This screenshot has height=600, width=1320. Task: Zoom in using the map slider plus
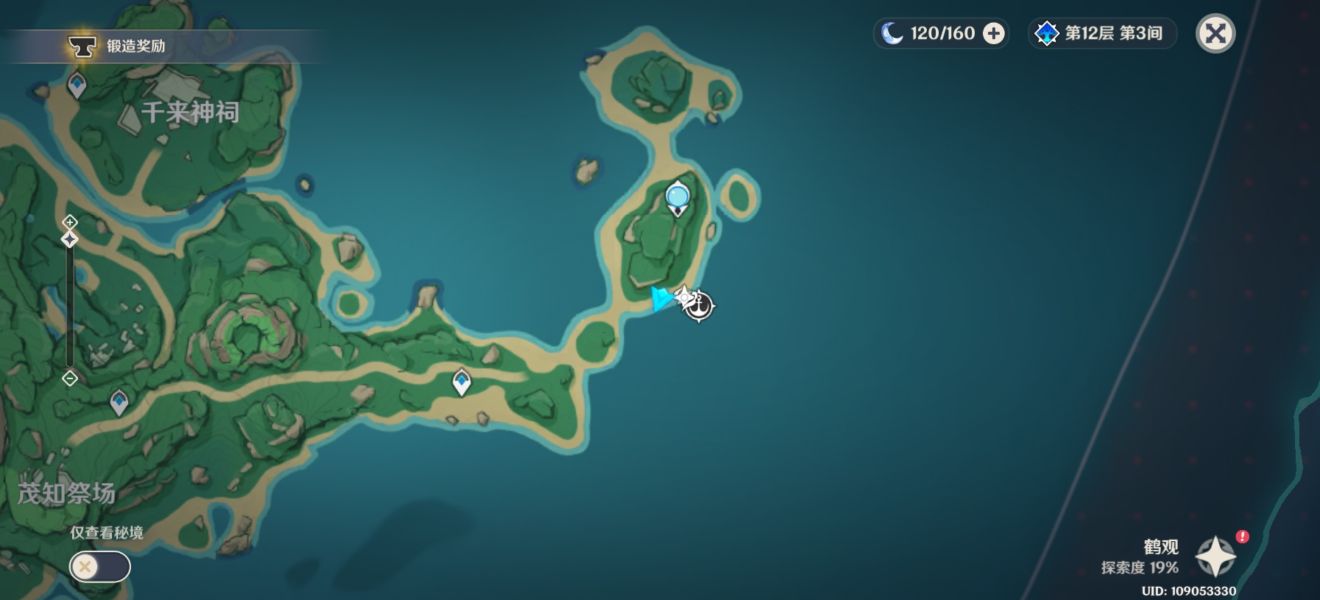point(69,221)
